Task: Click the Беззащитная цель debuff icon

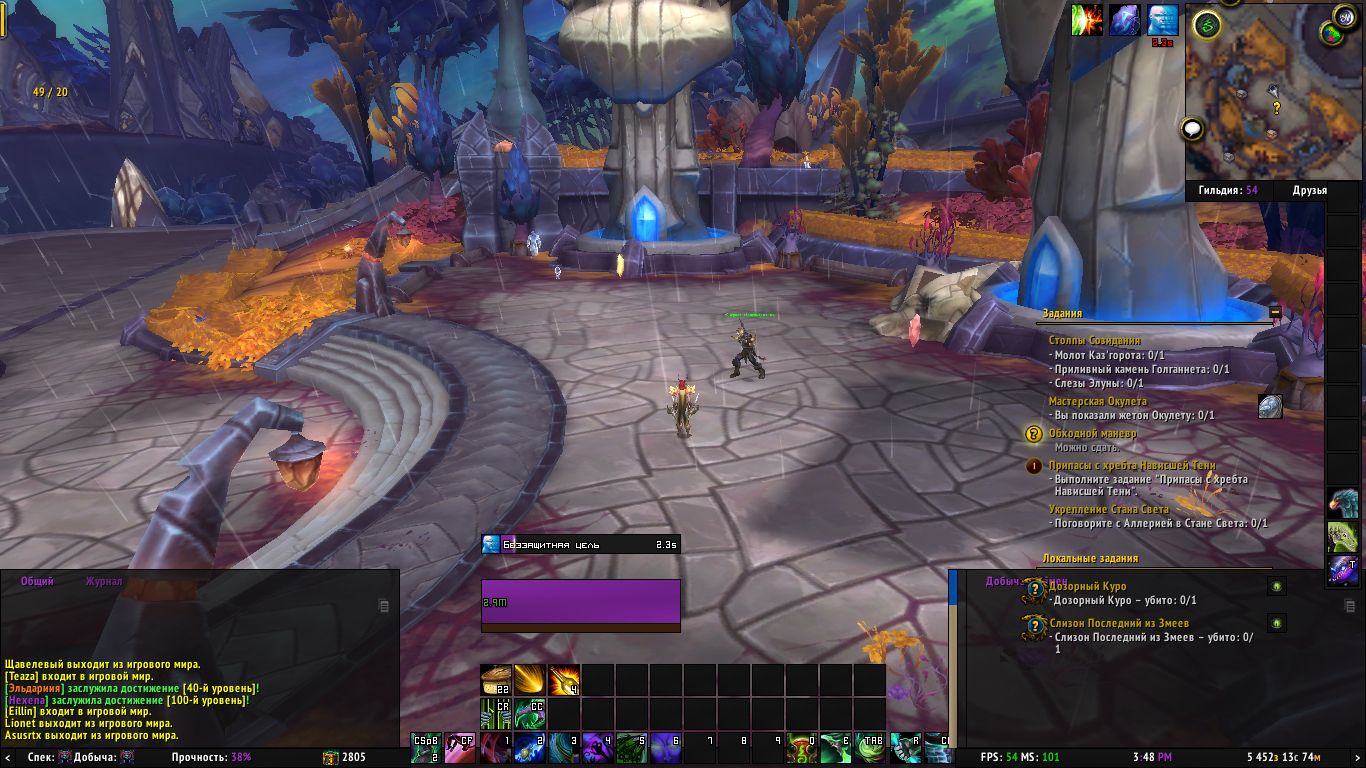Action: pos(490,544)
